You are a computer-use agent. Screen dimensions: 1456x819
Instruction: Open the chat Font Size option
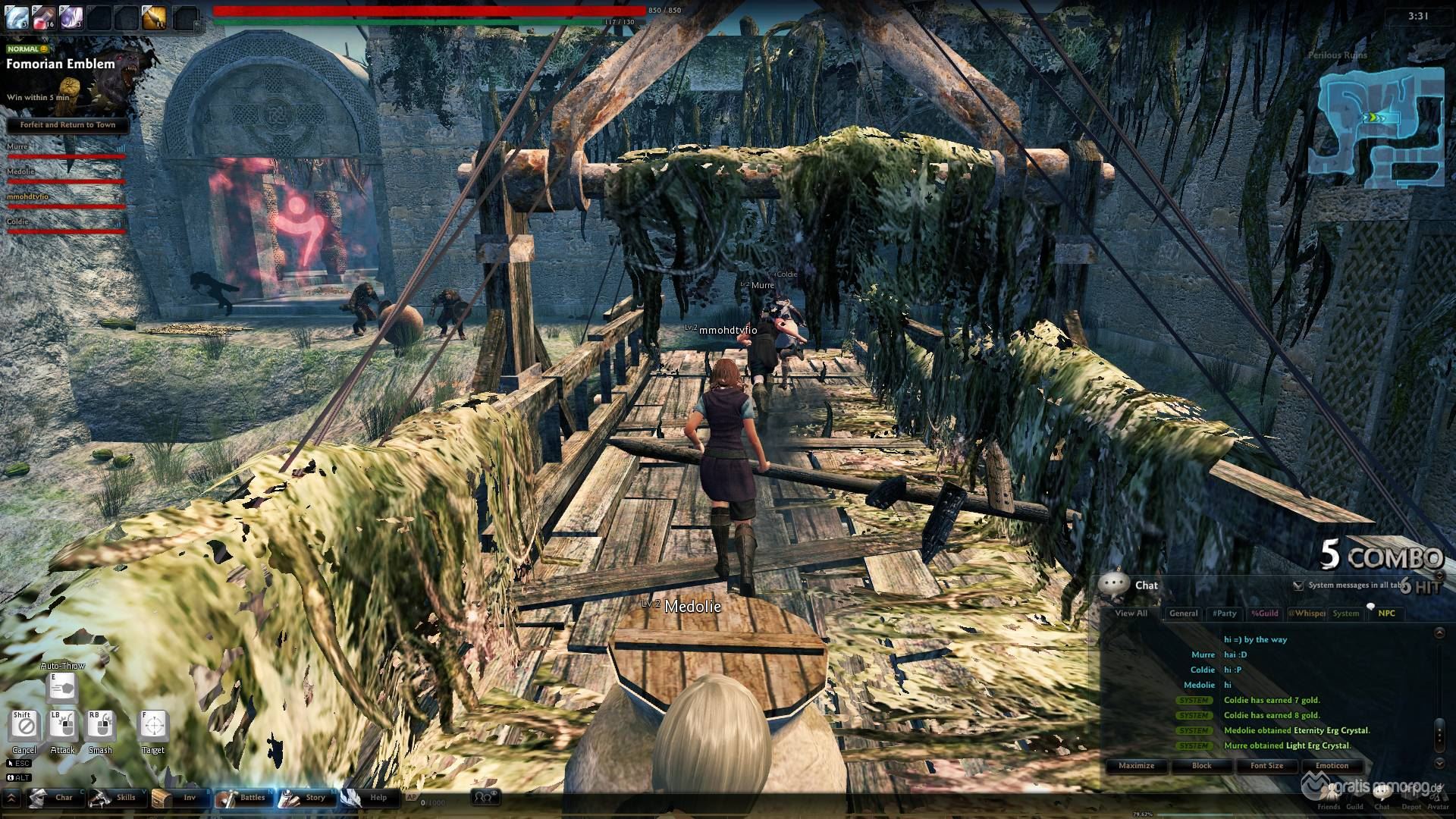[x=1266, y=766]
